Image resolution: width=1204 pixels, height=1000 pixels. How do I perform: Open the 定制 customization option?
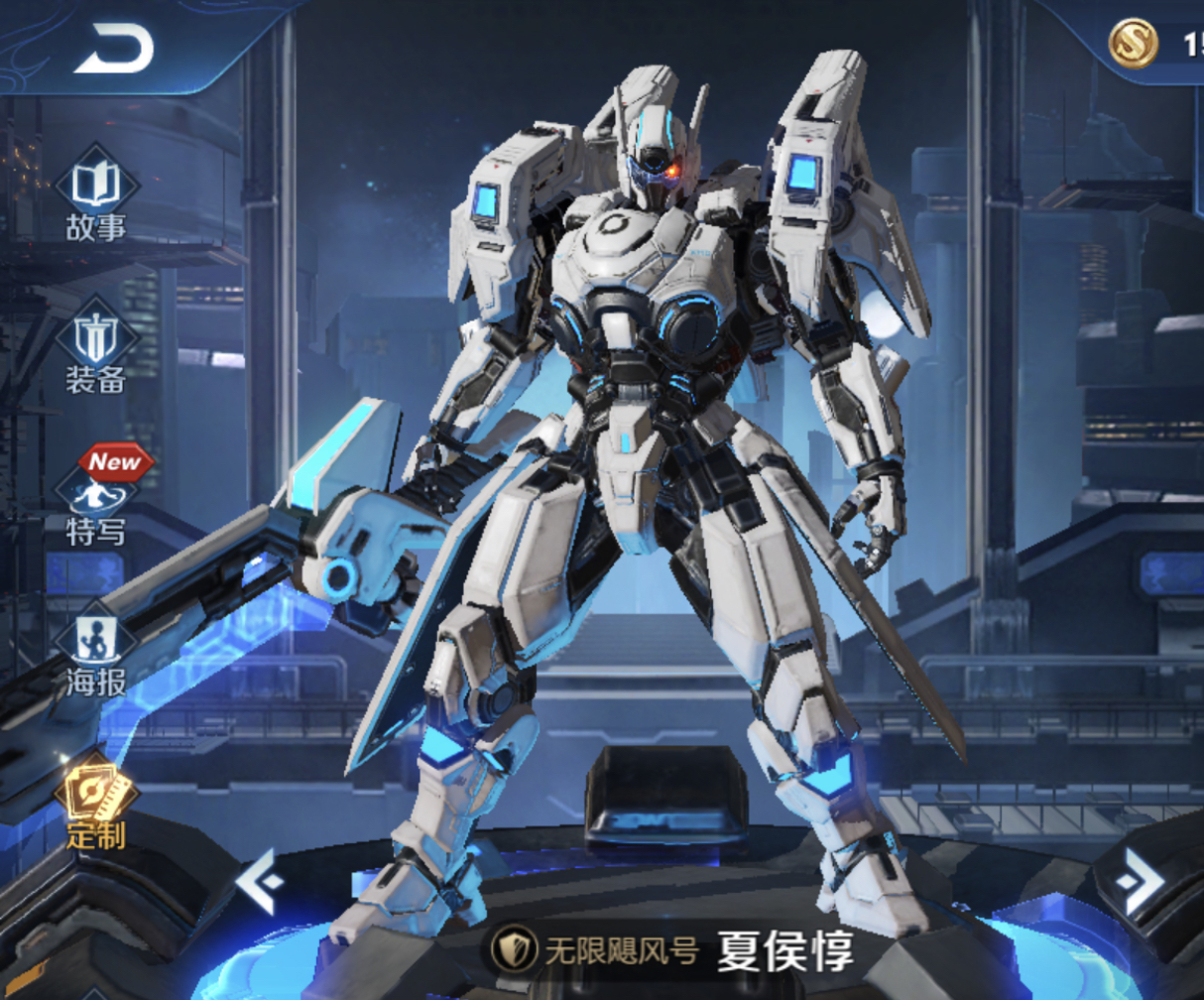tap(96, 802)
